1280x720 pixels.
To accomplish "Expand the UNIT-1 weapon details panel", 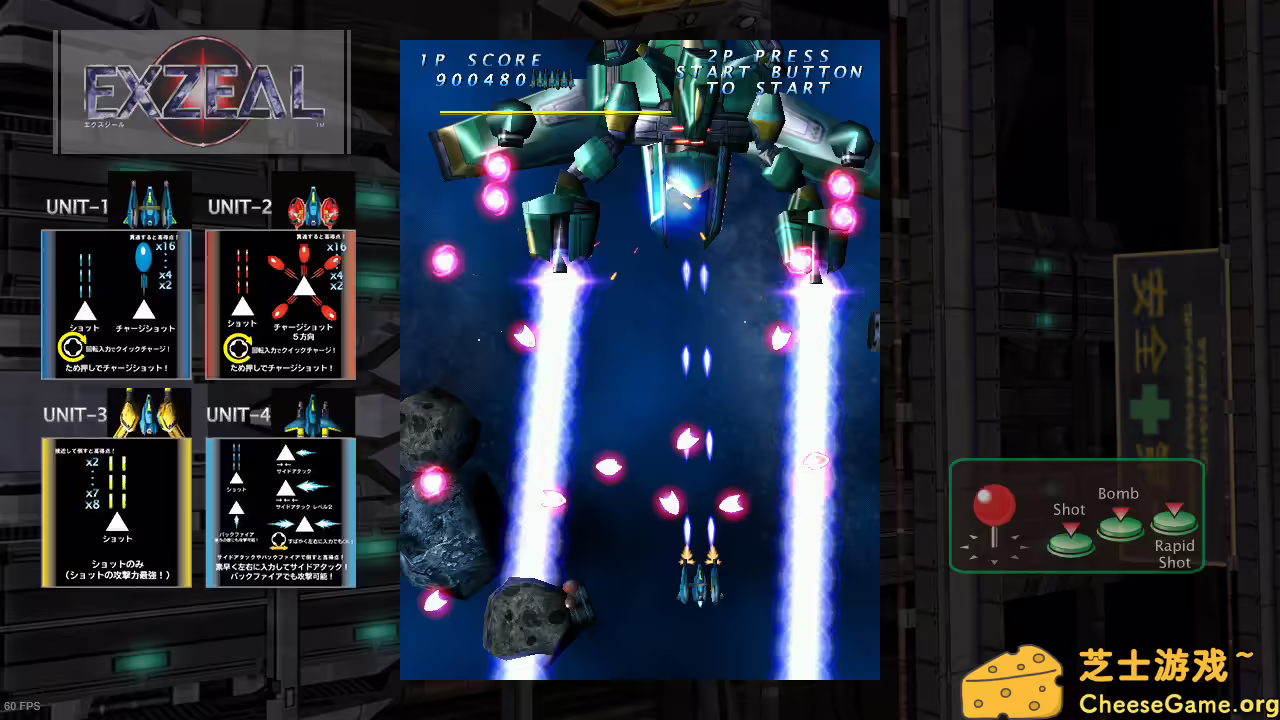I will (116, 305).
